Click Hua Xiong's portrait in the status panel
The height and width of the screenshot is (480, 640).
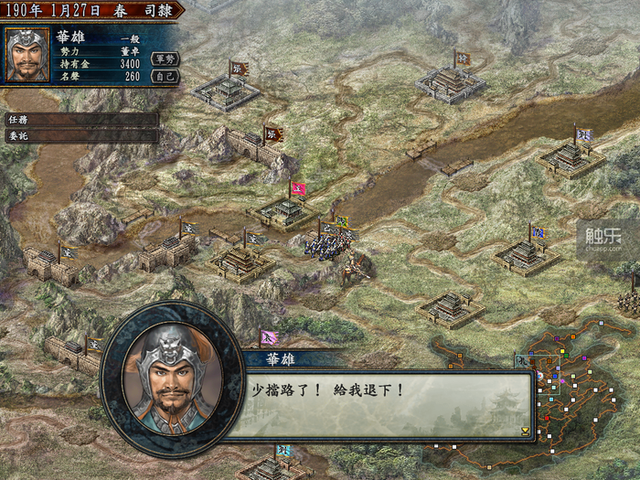pyautogui.click(x=27, y=56)
